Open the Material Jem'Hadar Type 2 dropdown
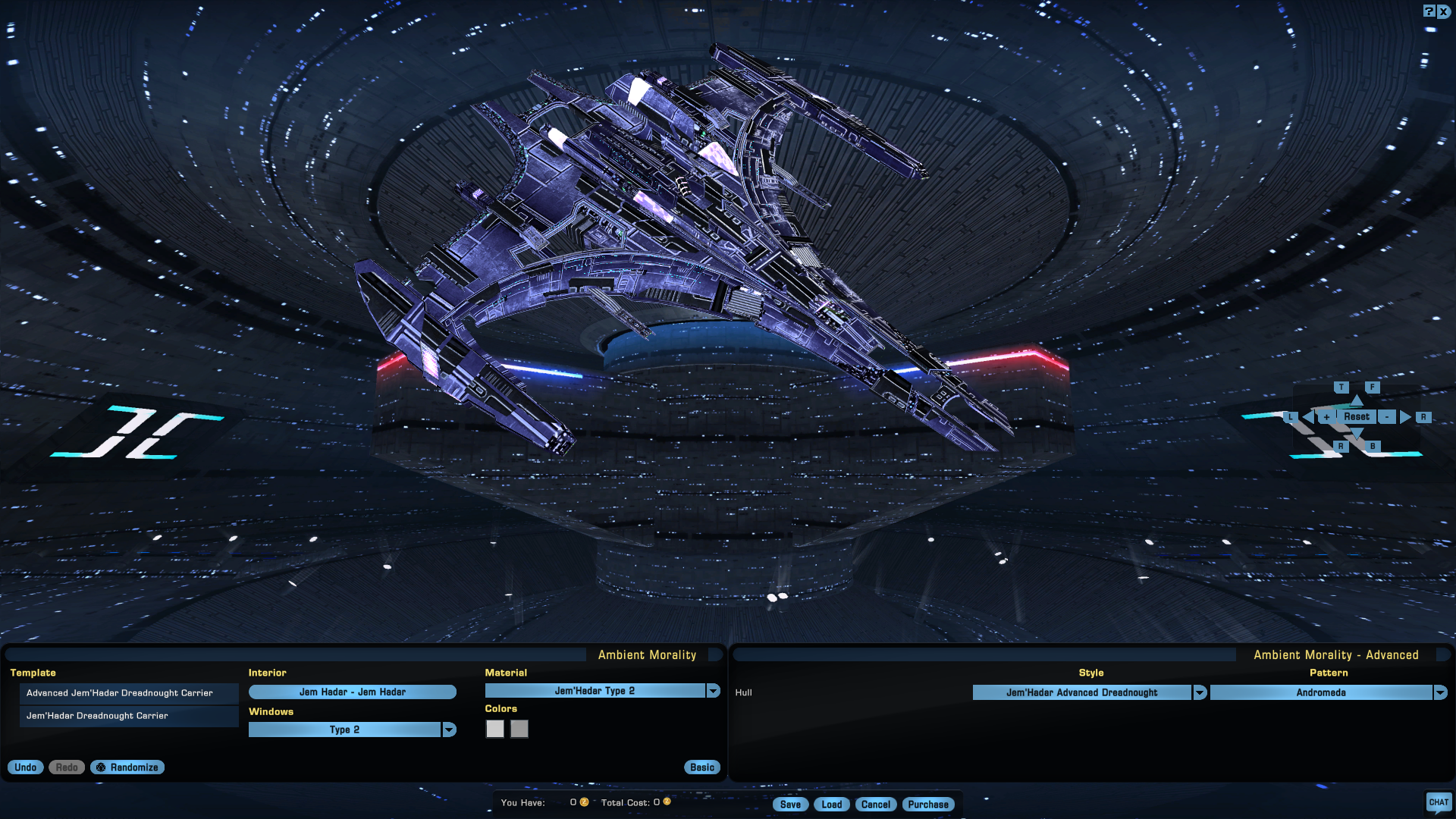Image resolution: width=1456 pixels, height=819 pixels. click(713, 691)
